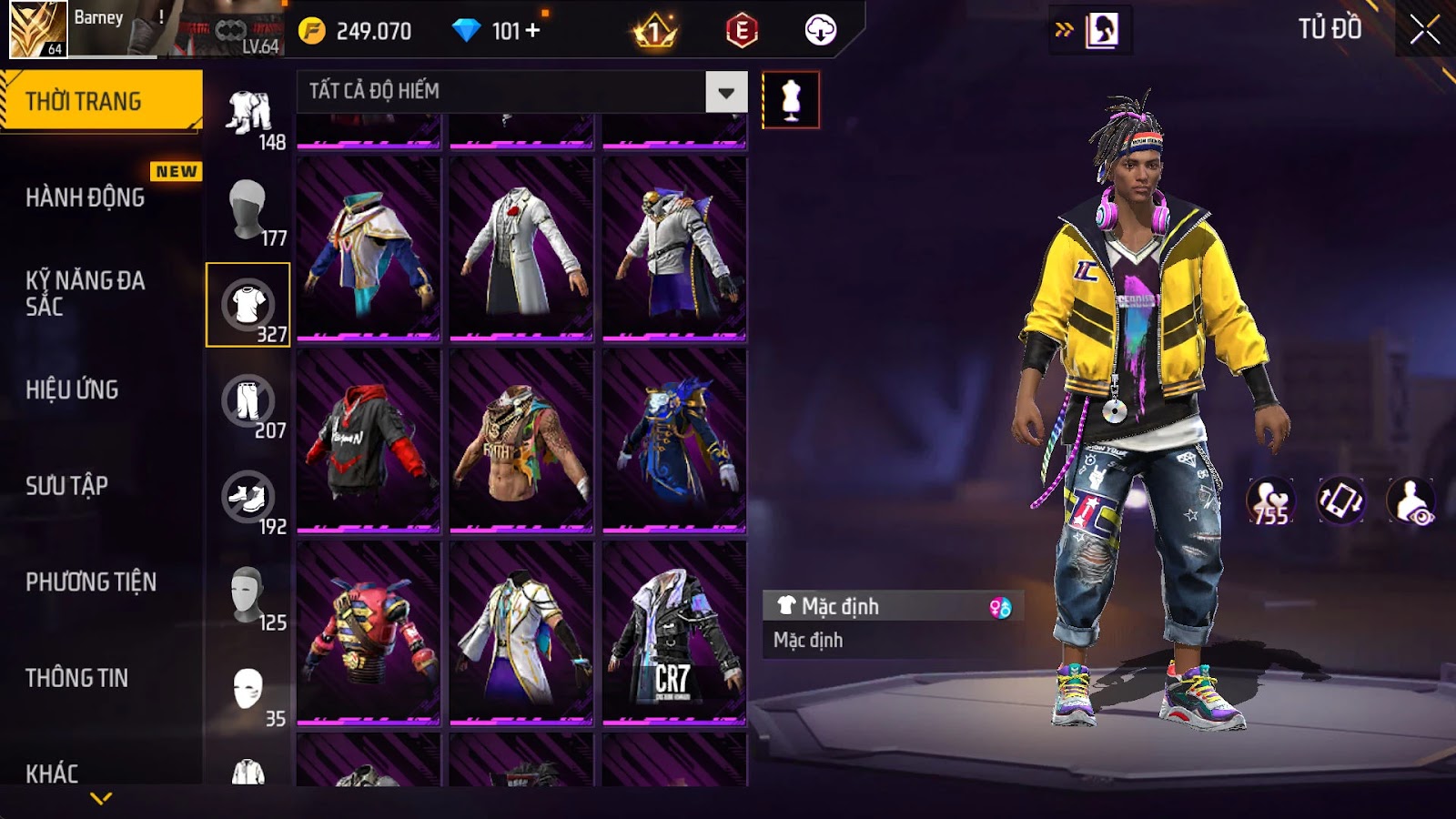Select the Hiệu Ứng category
1456x819 pixels.
(x=73, y=389)
